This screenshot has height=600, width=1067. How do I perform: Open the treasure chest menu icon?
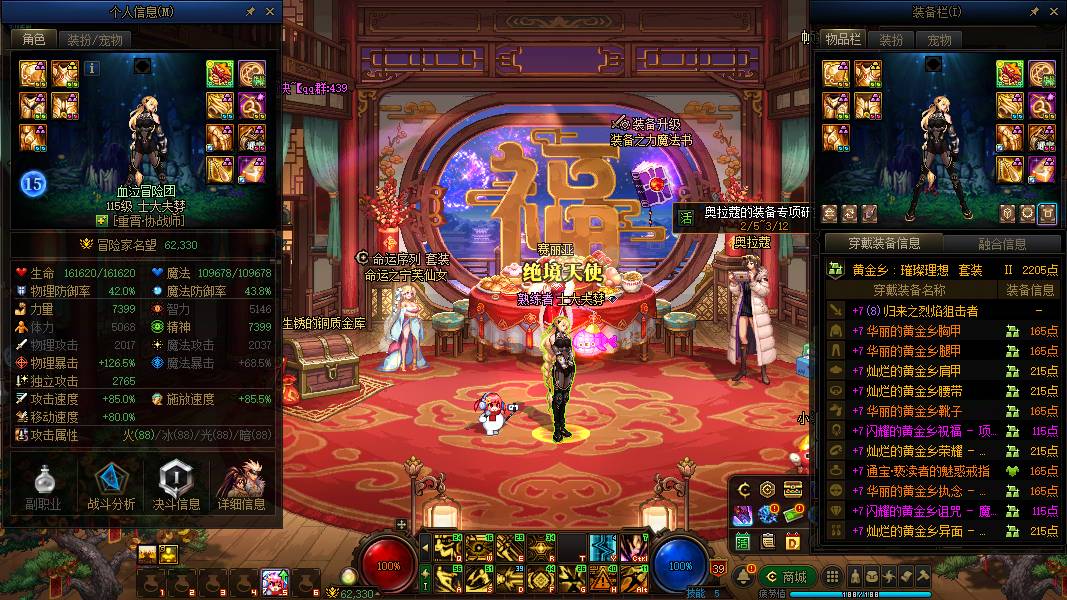[793, 489]
